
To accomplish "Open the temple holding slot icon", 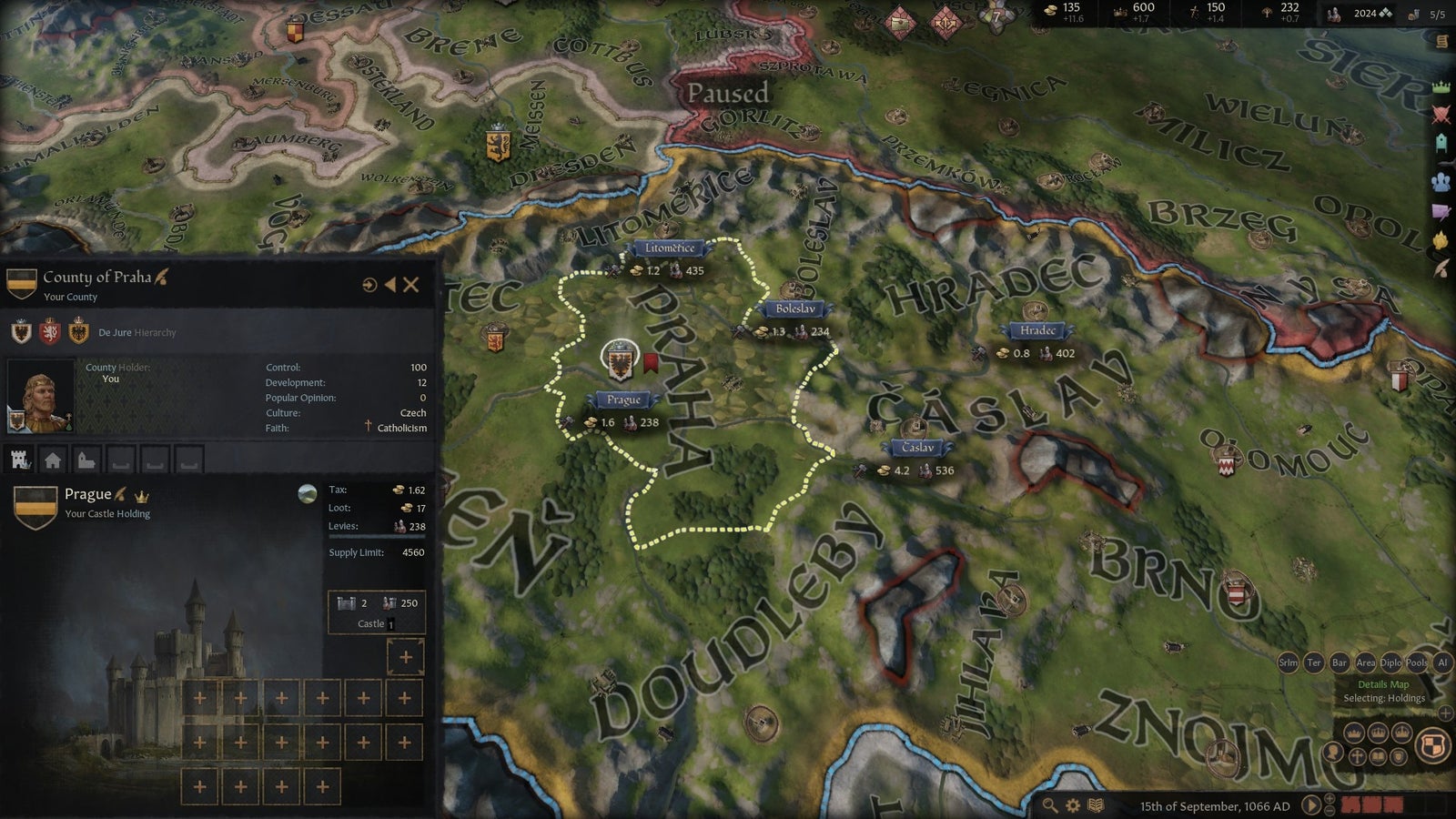I will (85, 458).
